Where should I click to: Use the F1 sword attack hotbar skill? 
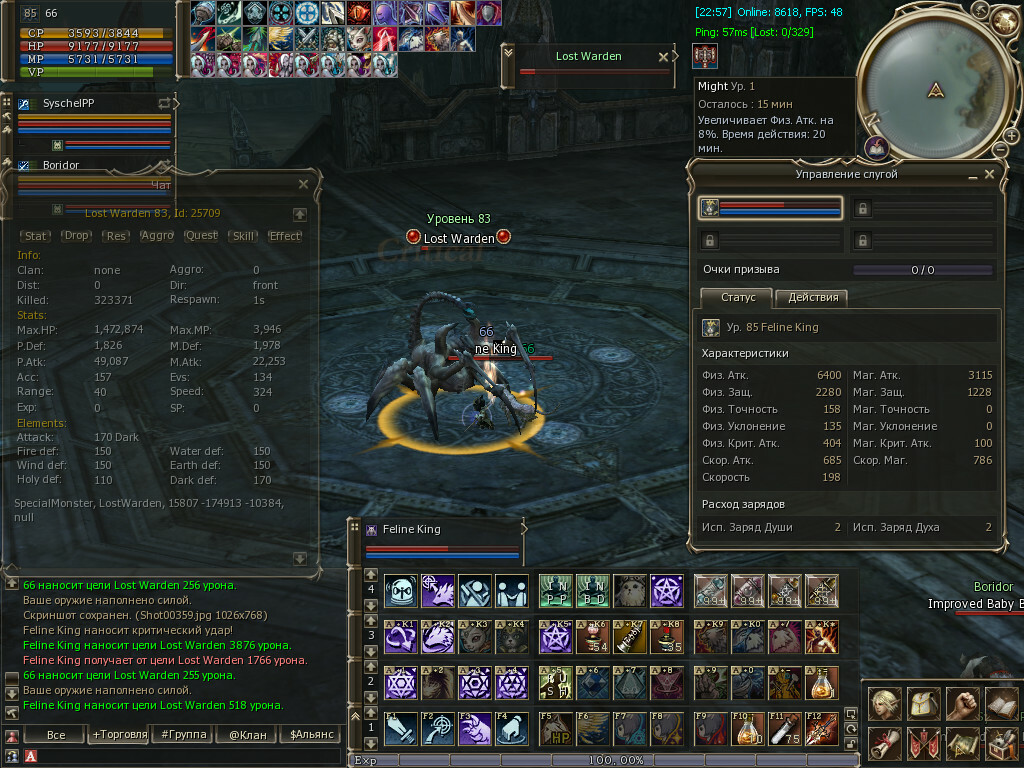400,728
